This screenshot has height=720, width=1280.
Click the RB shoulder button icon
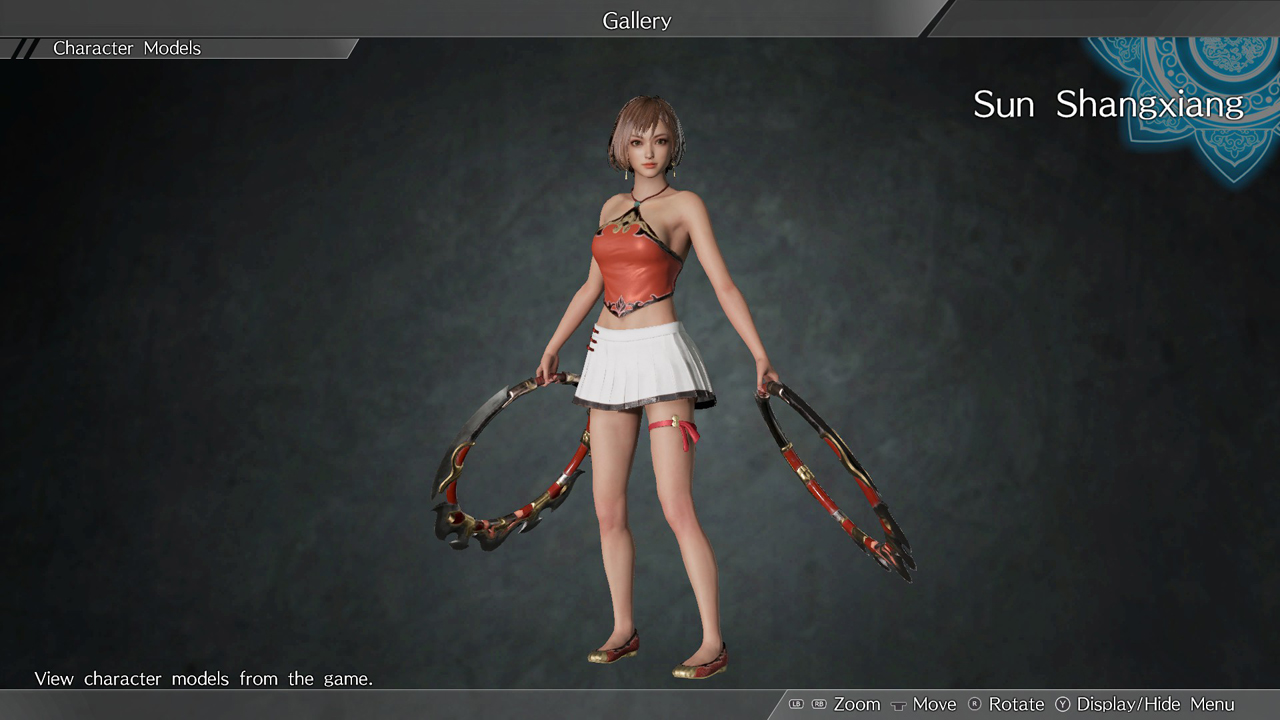820,703
